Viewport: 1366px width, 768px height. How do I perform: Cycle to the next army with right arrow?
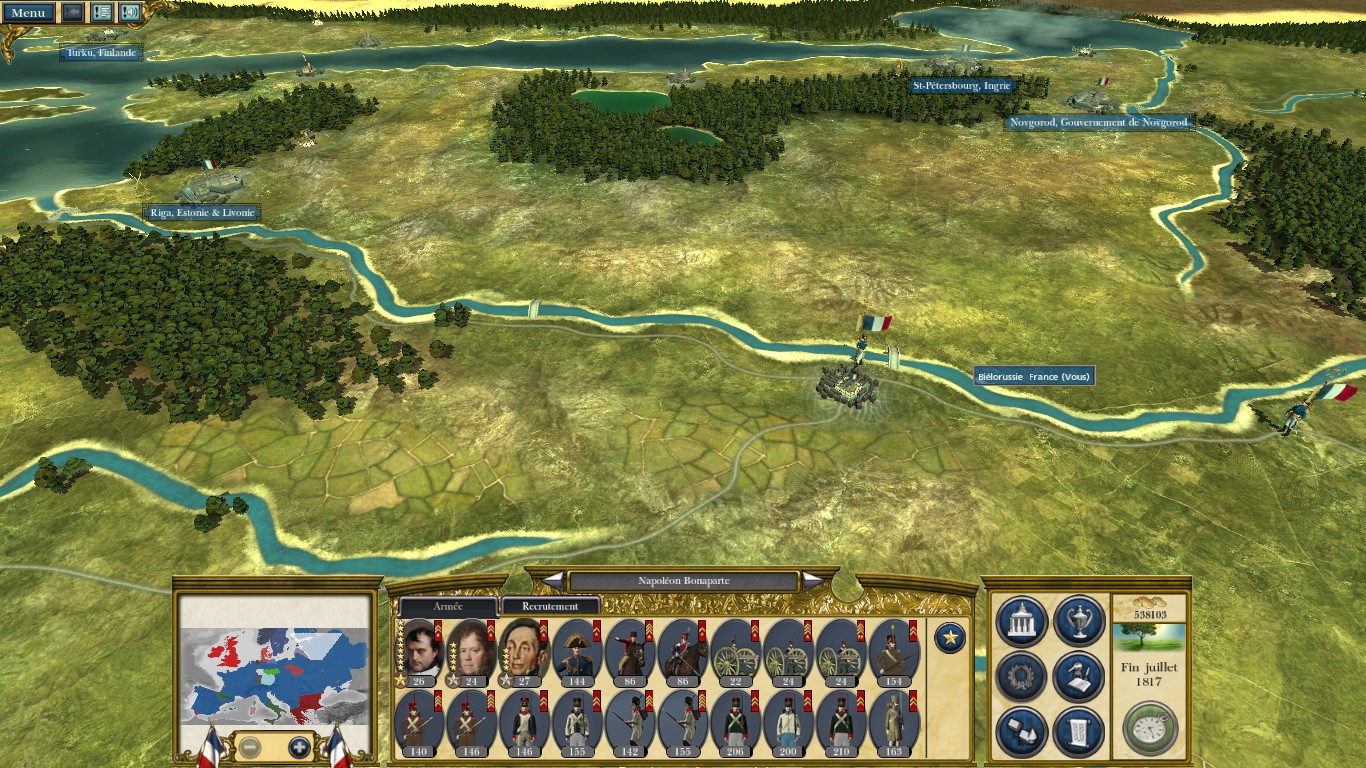click(813, 581)
